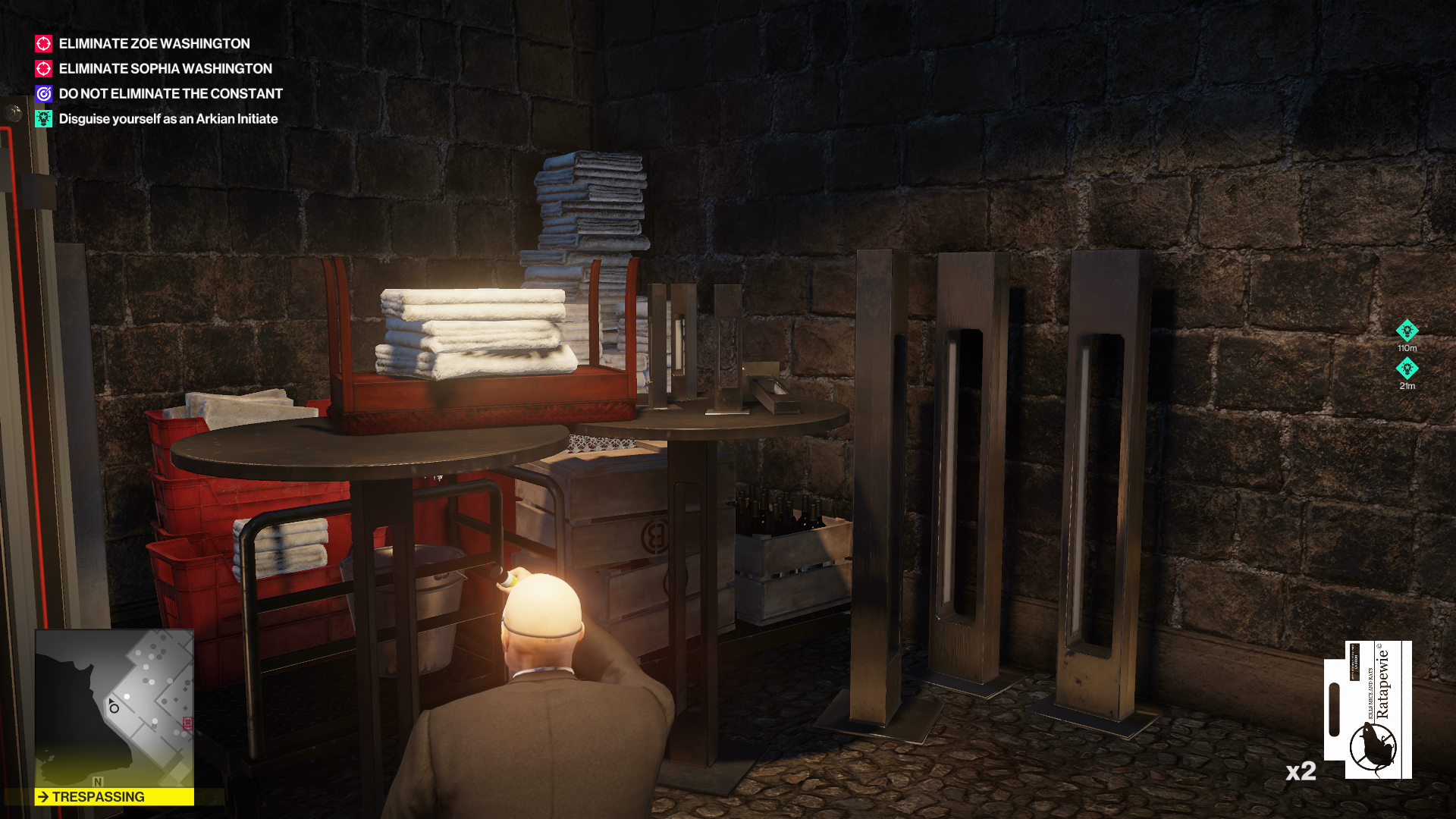
Task: Click the yellow TRESPASSING status banner
Action: point(112,797)
